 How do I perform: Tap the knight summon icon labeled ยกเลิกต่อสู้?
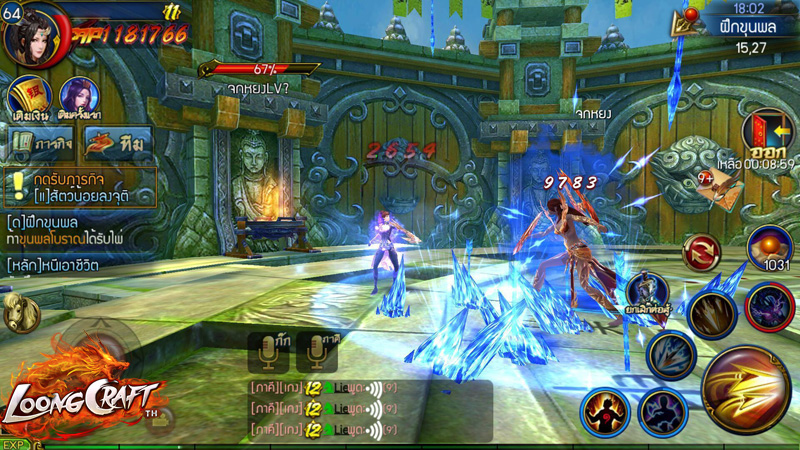click(647, 293)
